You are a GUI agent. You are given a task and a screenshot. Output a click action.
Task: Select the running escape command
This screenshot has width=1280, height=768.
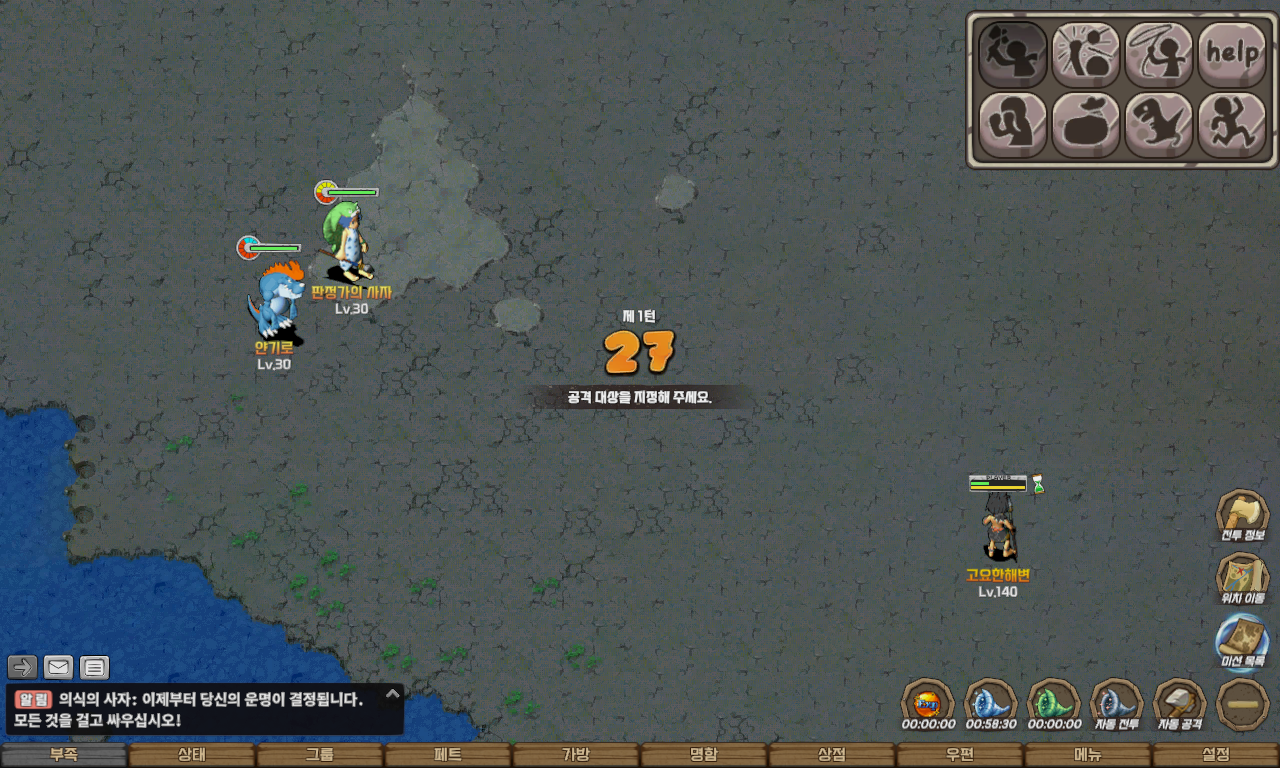[x=1231, y=125]
